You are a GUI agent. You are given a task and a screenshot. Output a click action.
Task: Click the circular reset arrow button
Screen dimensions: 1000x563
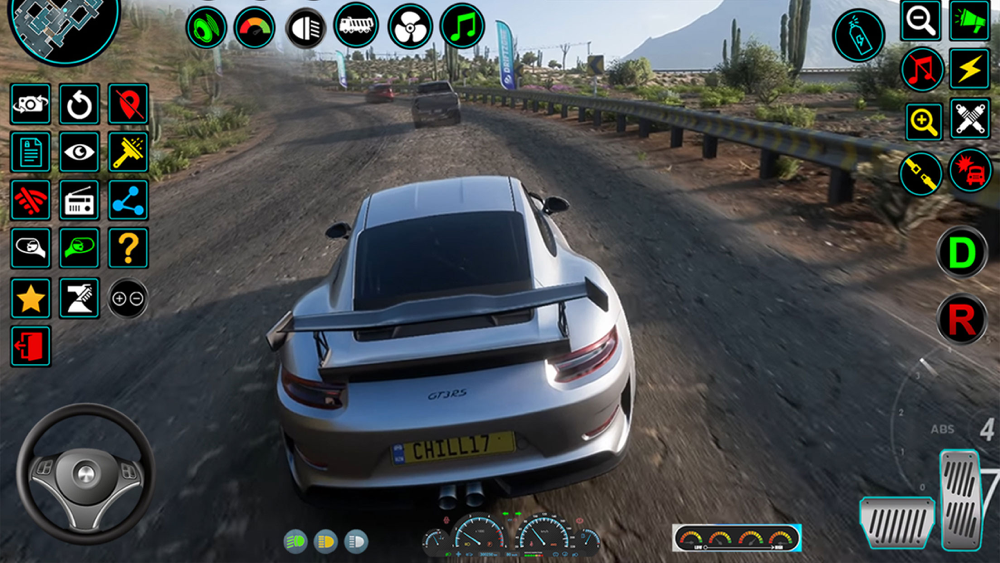tap(79, 104)
